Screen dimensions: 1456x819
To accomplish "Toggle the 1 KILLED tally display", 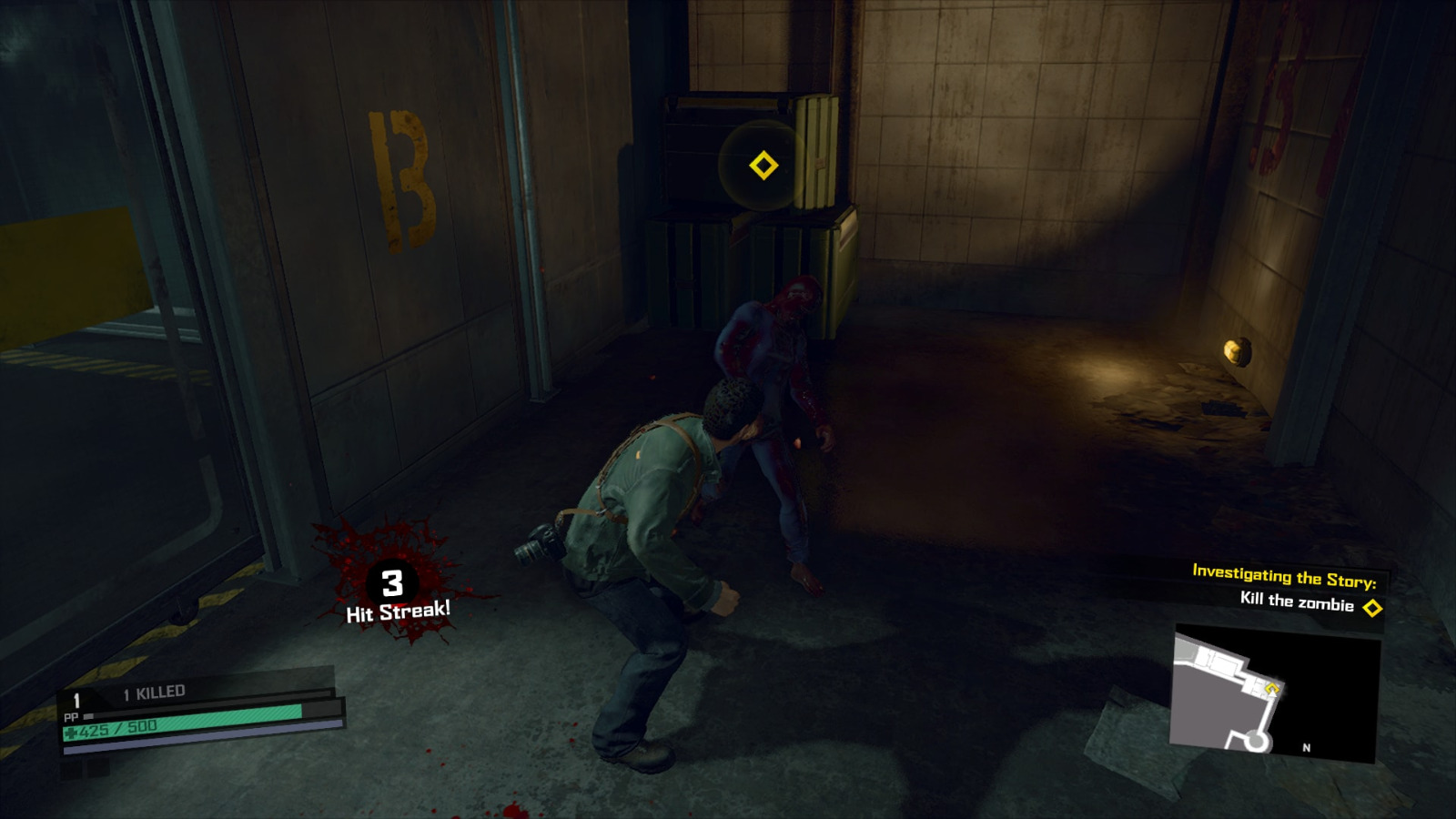I will (153, 692).
